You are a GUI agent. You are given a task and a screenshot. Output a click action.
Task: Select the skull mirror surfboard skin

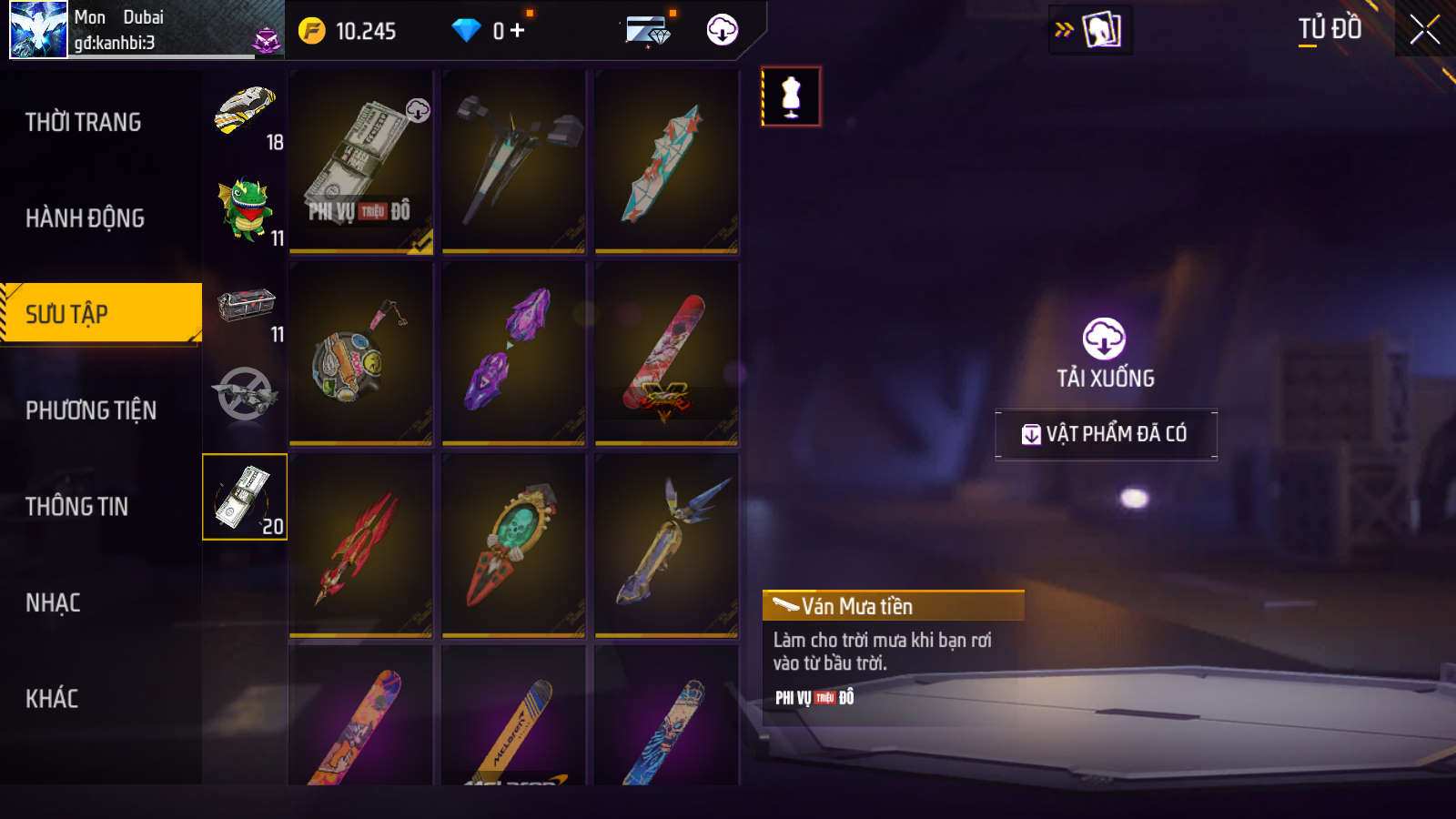coord(513,544)
